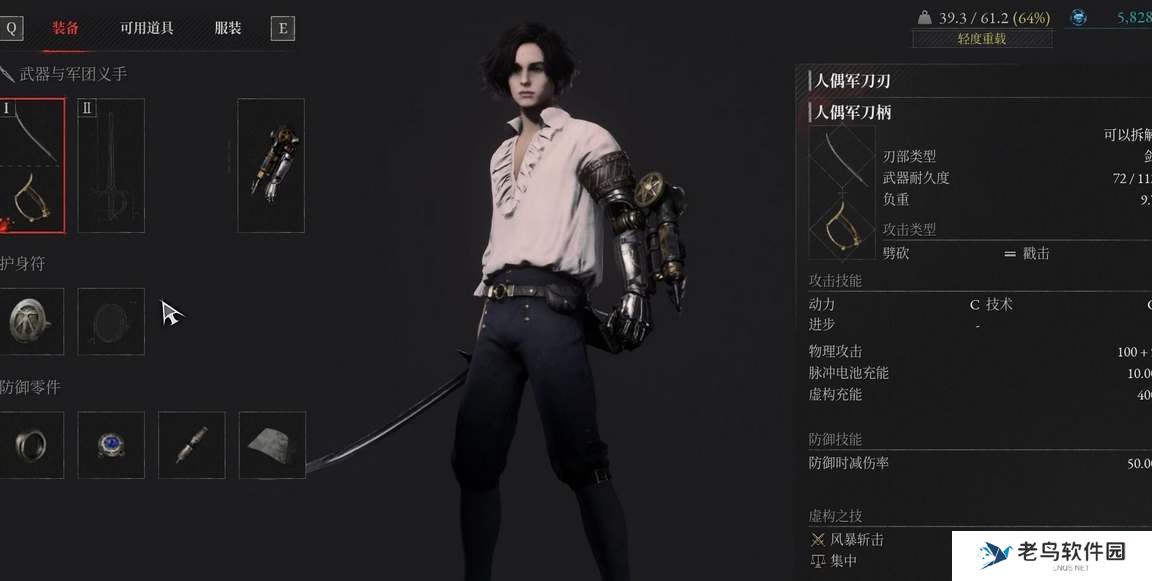Select weapon slot II with the rapier
The width and height of the screenshot is (1152, 581).
click(x=111, y=165)
